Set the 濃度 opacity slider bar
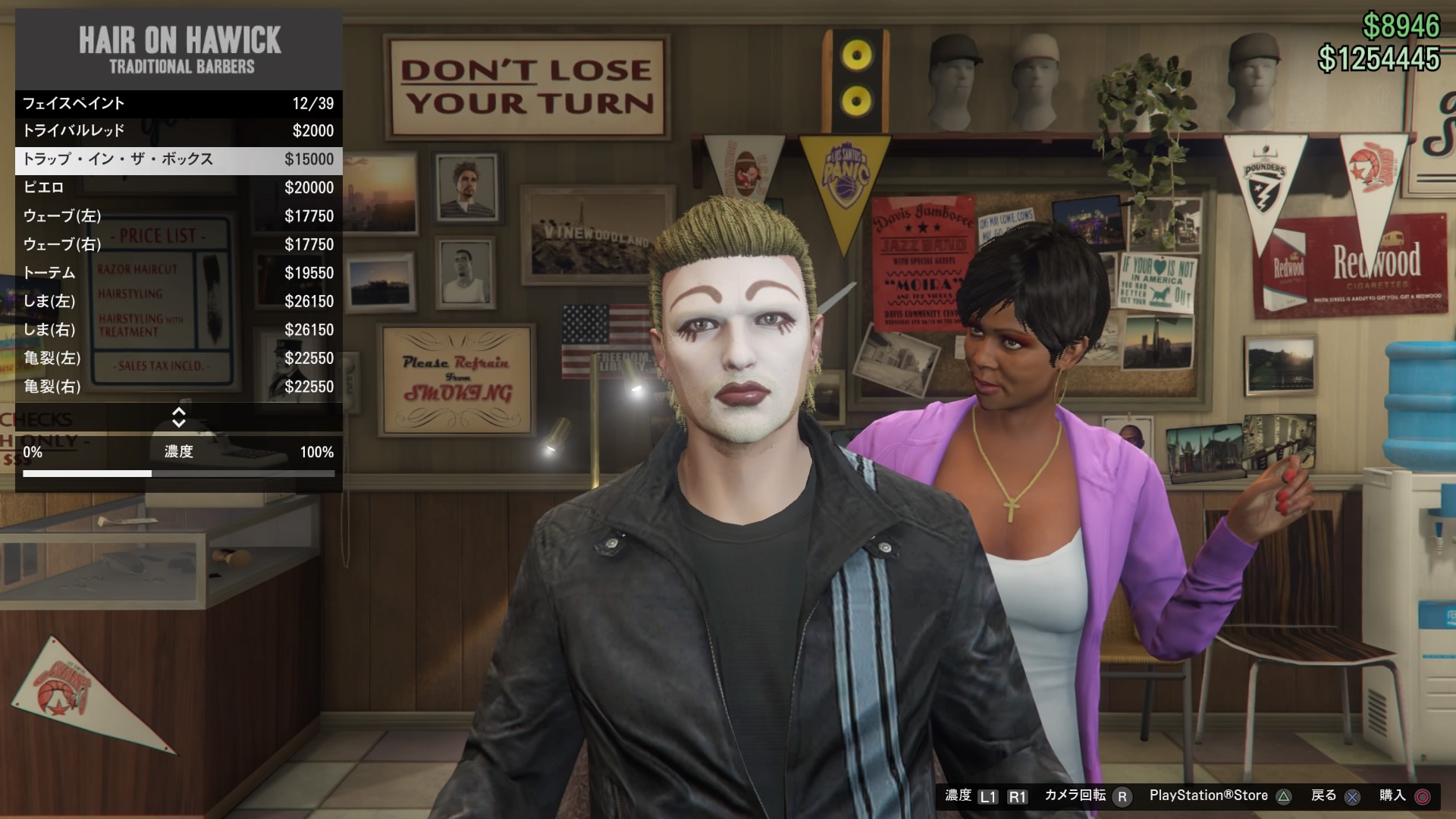The width and height of the screenshot is (1456, 819). (x=178, y=474)
